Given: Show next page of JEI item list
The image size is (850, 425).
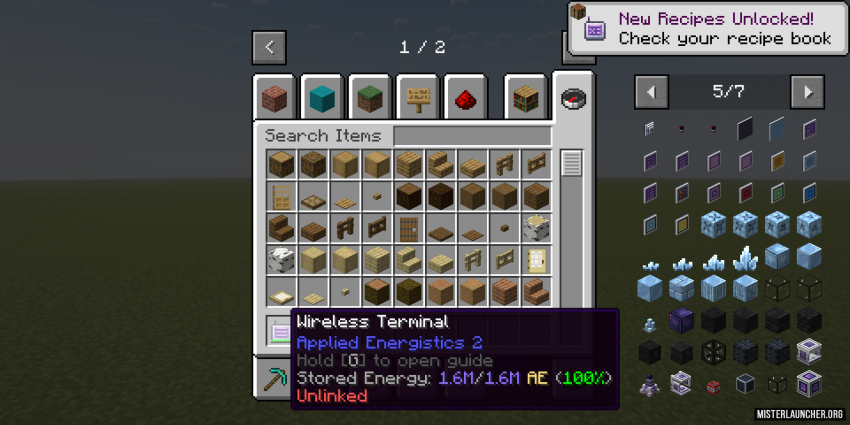Looking at the screenshot, I should [x=807, y=92].
